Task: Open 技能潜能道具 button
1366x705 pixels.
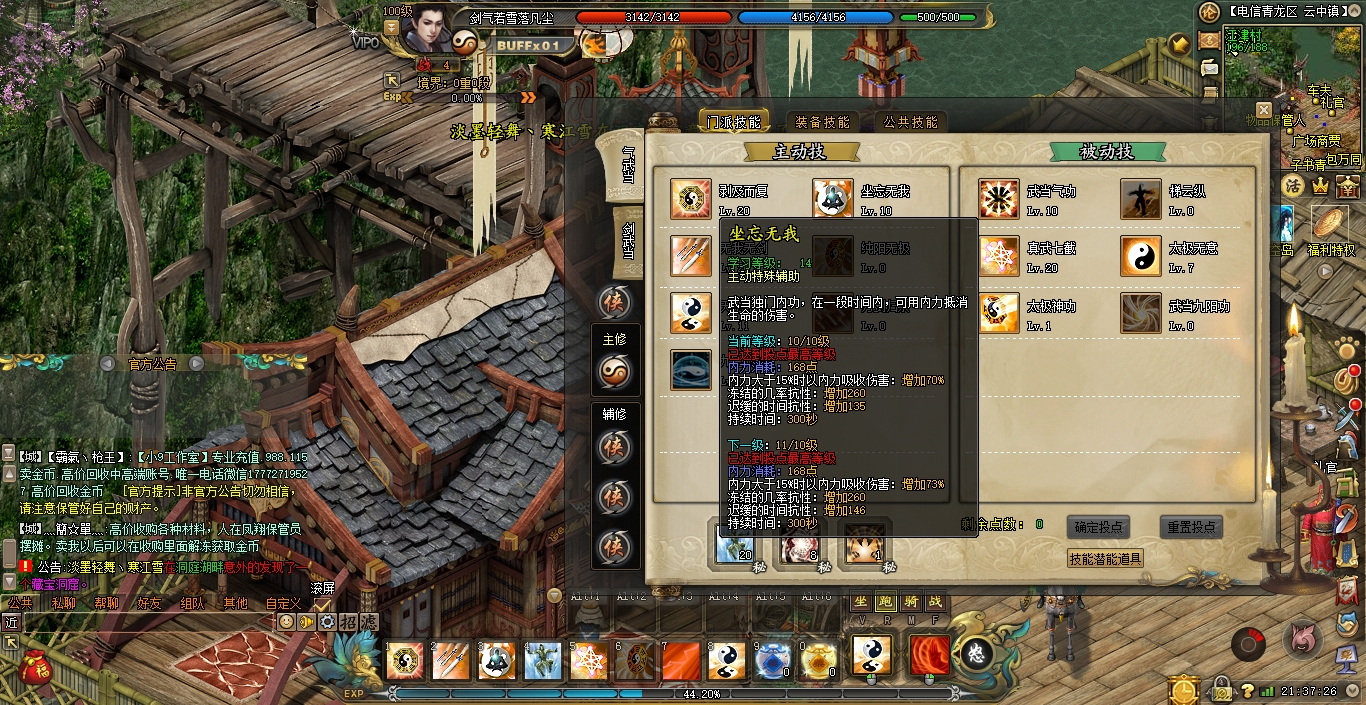Action: tap(1105, 559)
